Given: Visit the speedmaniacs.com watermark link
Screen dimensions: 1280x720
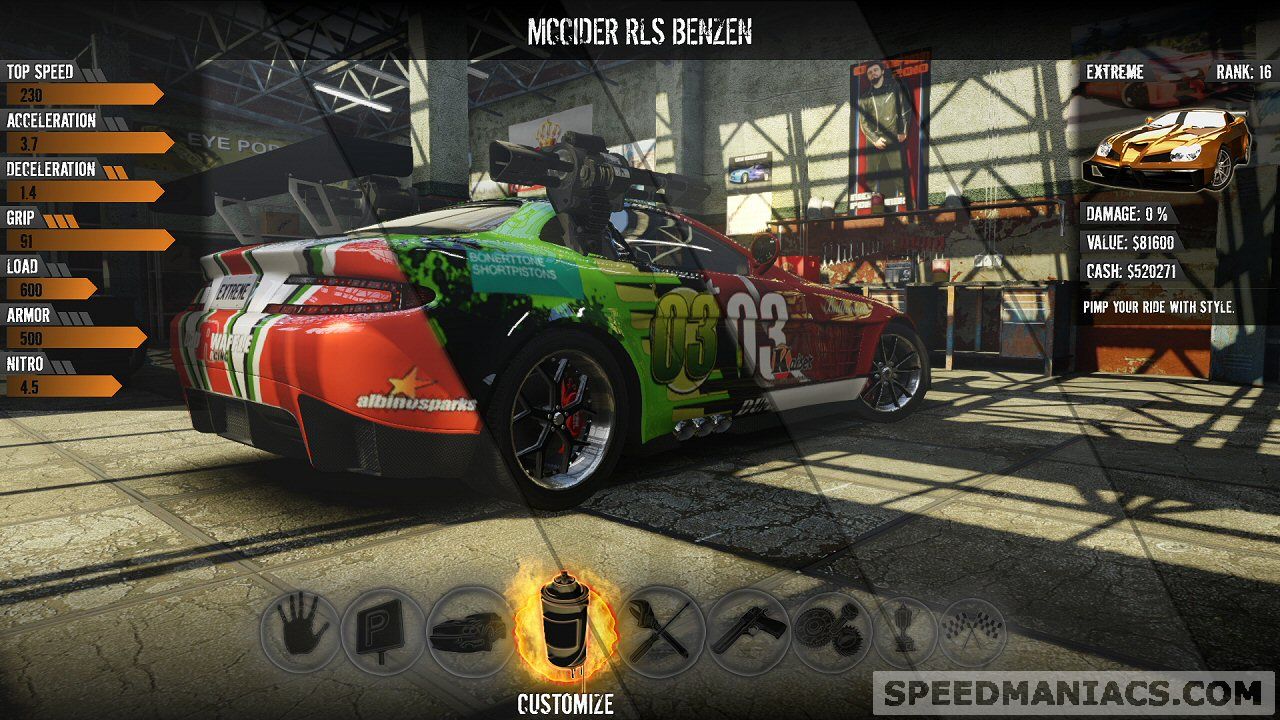Looking at the screenshot, I should coord(1072,693).
